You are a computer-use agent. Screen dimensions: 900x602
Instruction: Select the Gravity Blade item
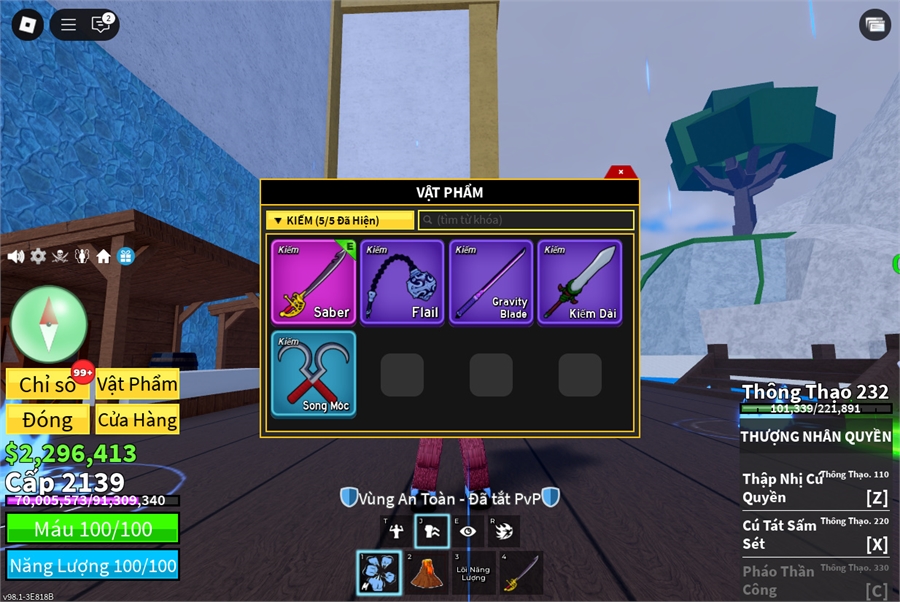[491, 281]
